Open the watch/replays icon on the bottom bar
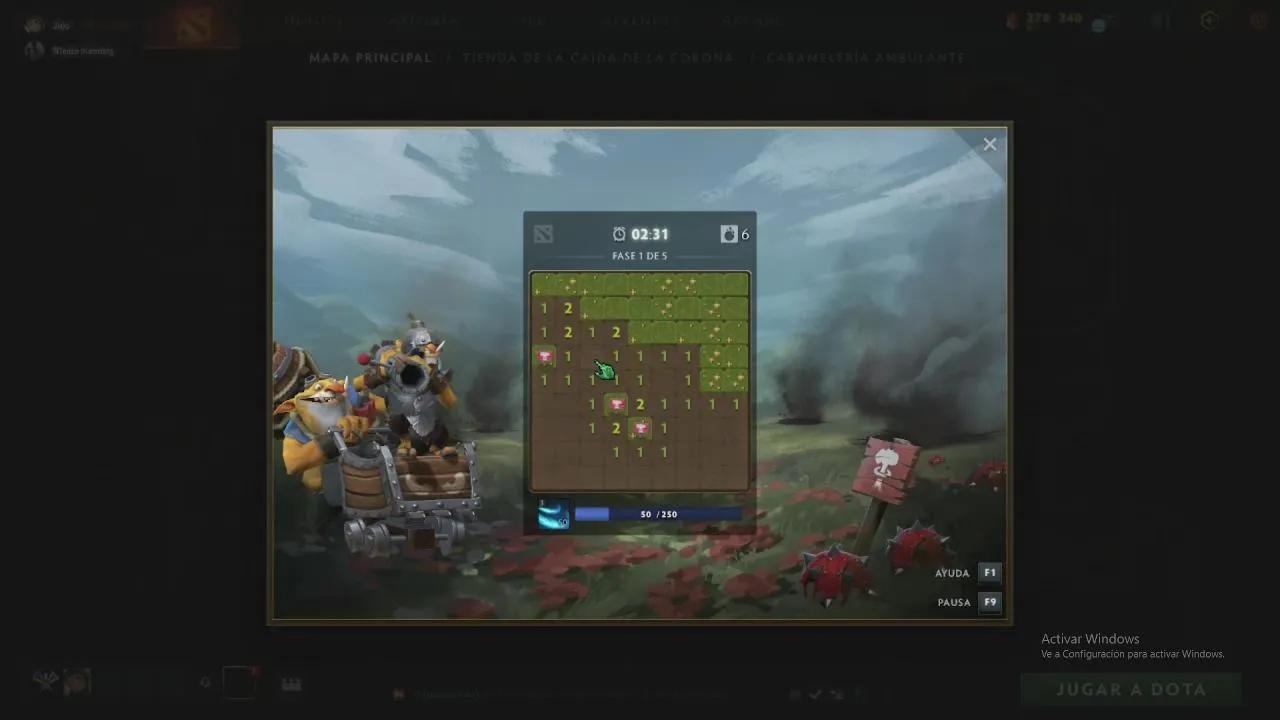This screenshot has height=720, width=1280. [291, 683]
